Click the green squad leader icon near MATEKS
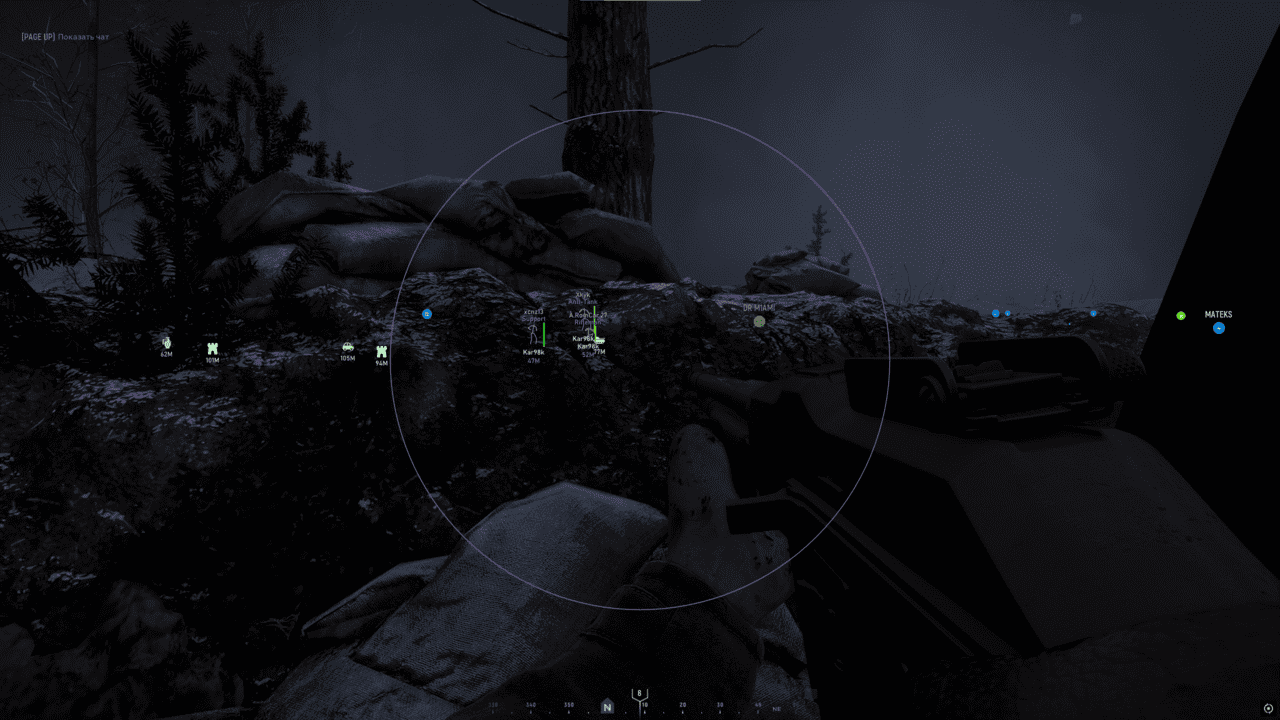This screenshot has width=1280, height=720. point(1181,316)
